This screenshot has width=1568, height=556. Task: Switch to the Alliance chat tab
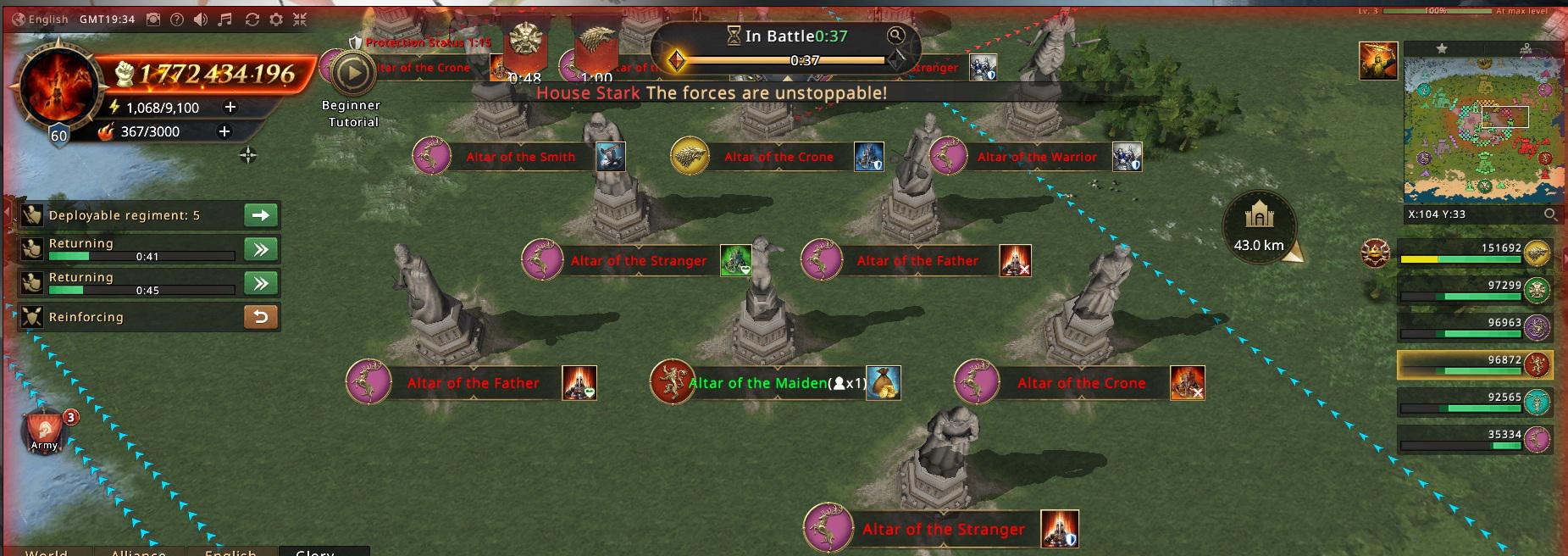pos(138,552)
